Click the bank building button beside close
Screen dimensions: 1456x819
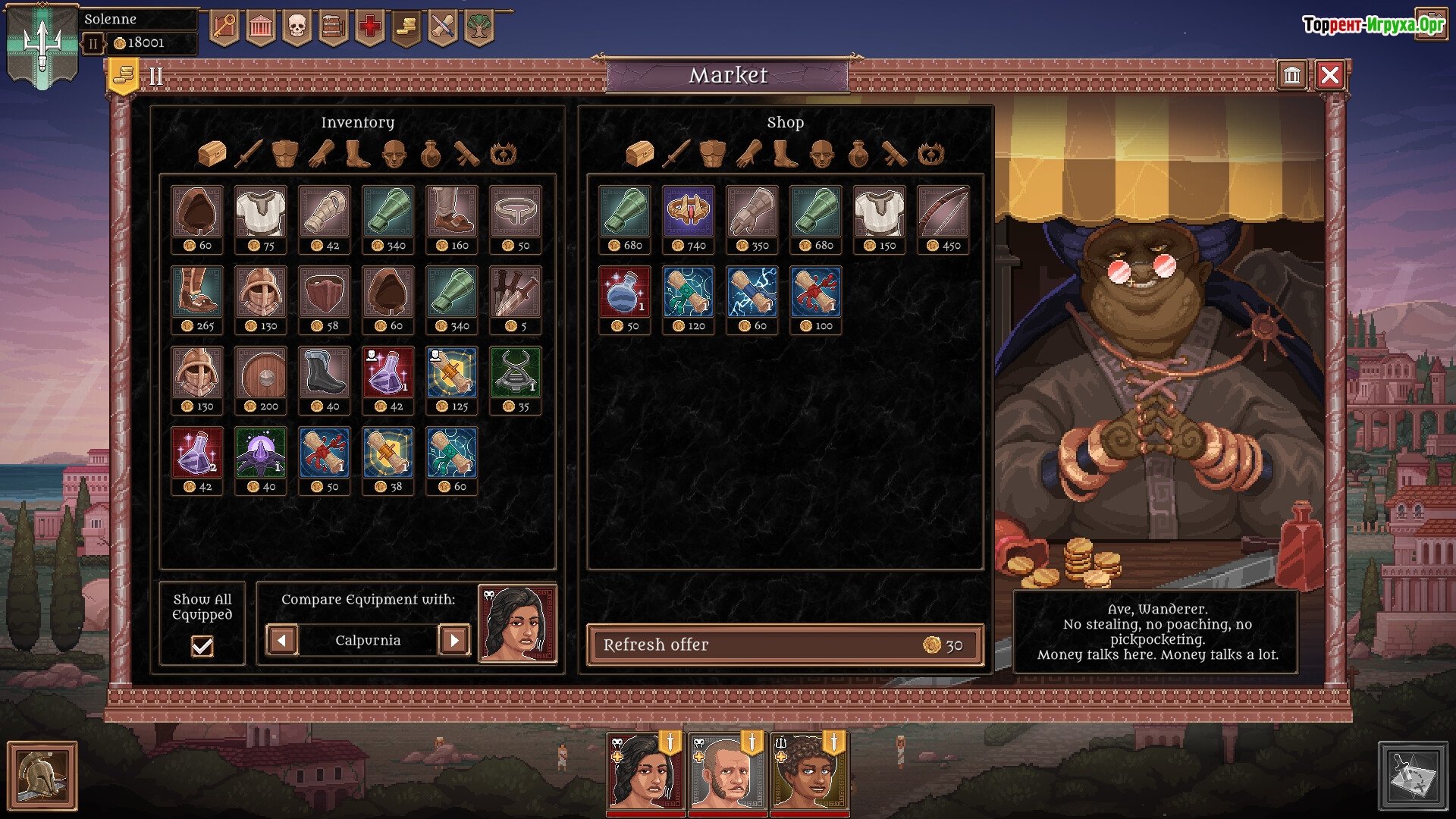click(x=1291, y=75)
